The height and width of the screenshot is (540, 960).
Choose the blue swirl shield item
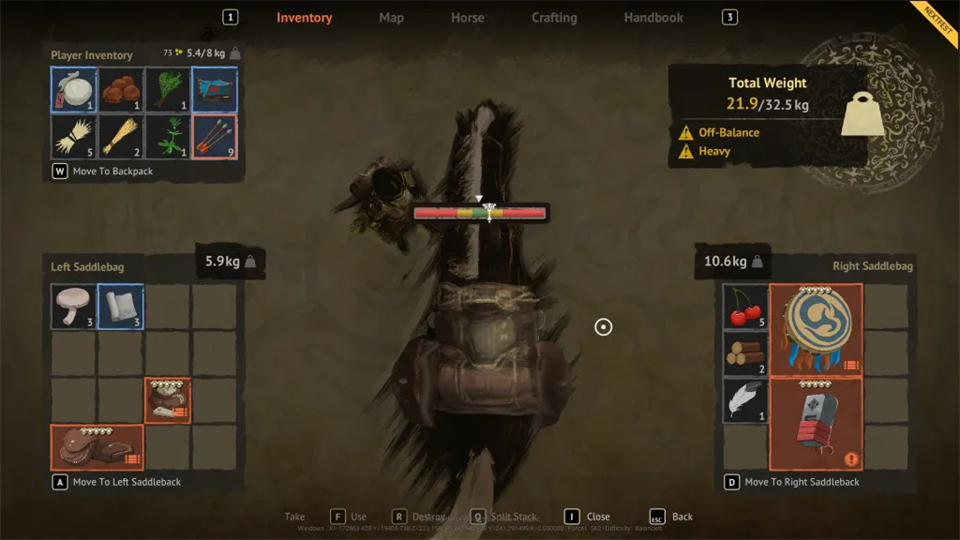click(x=816, y=330)
